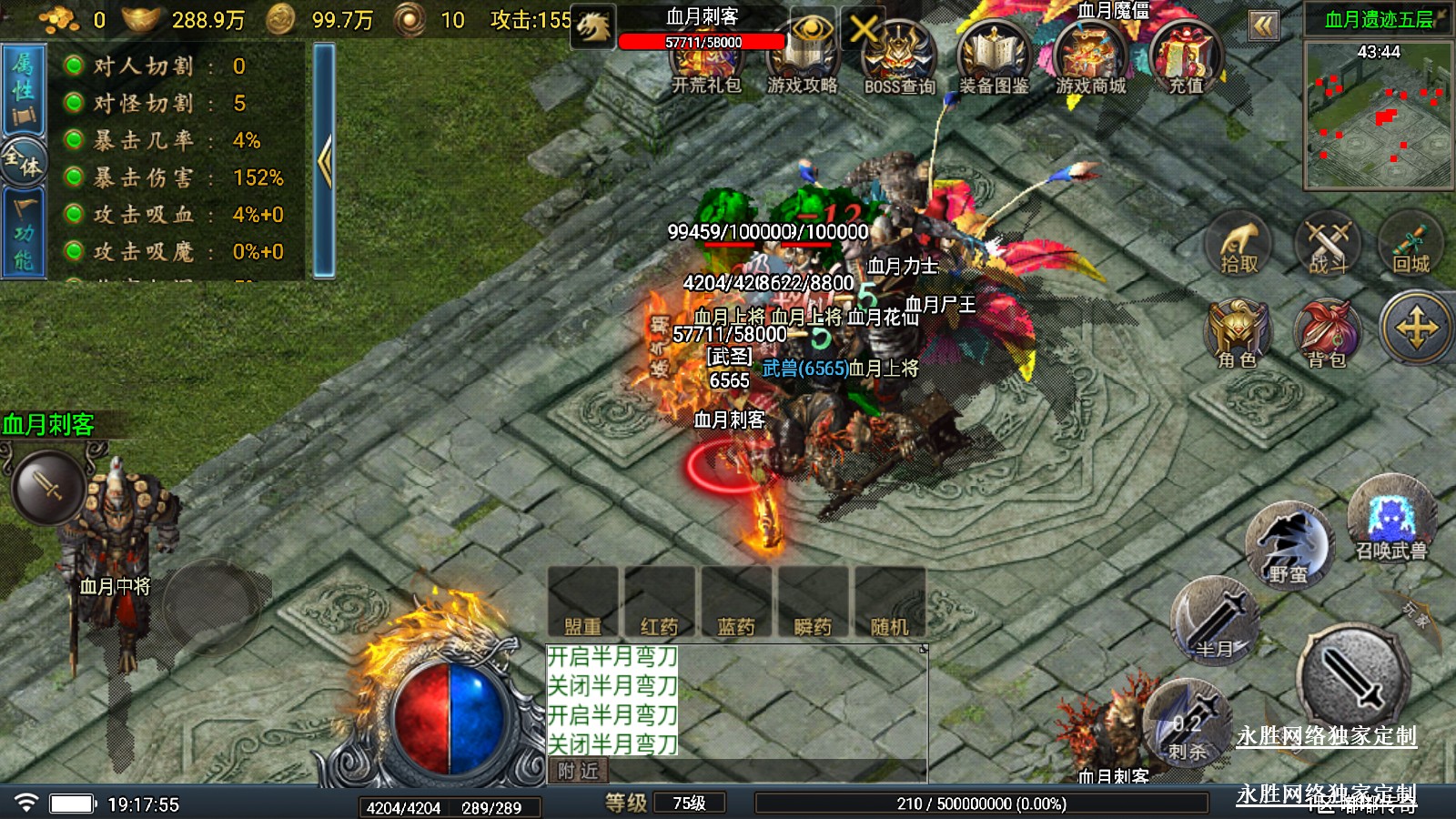Viewport: 1456px width, 819px height.
Task: Tap the 拾取 pickup button
Action: 1238,246
